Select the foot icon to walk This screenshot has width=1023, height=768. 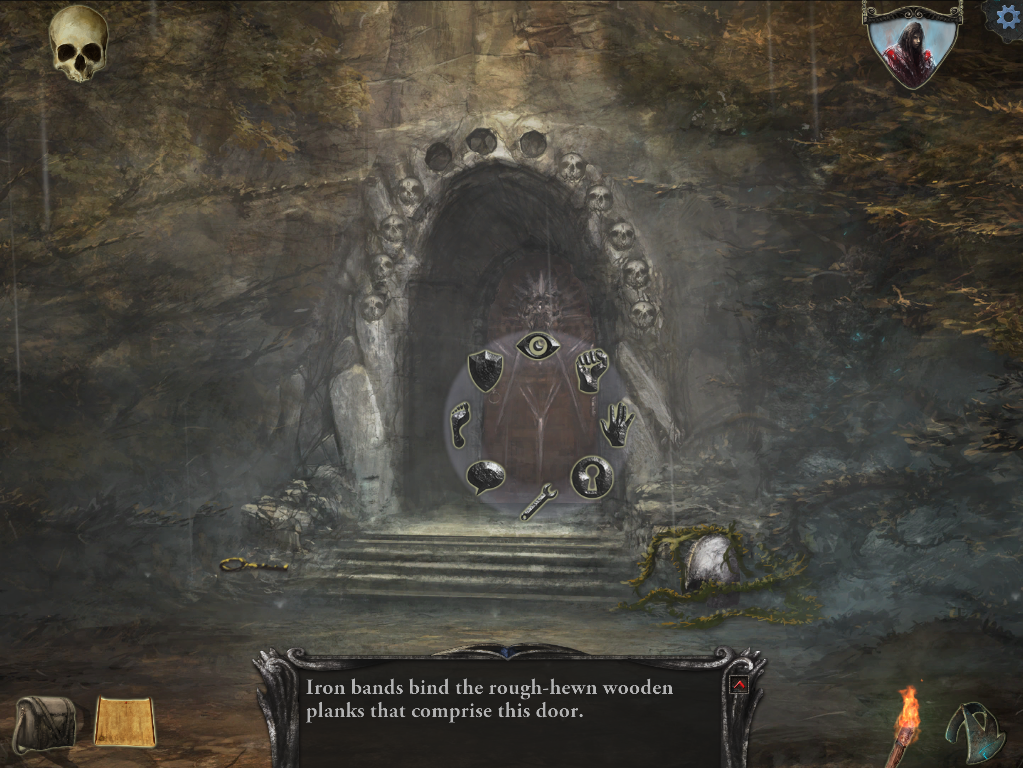[x=460, y=424]
